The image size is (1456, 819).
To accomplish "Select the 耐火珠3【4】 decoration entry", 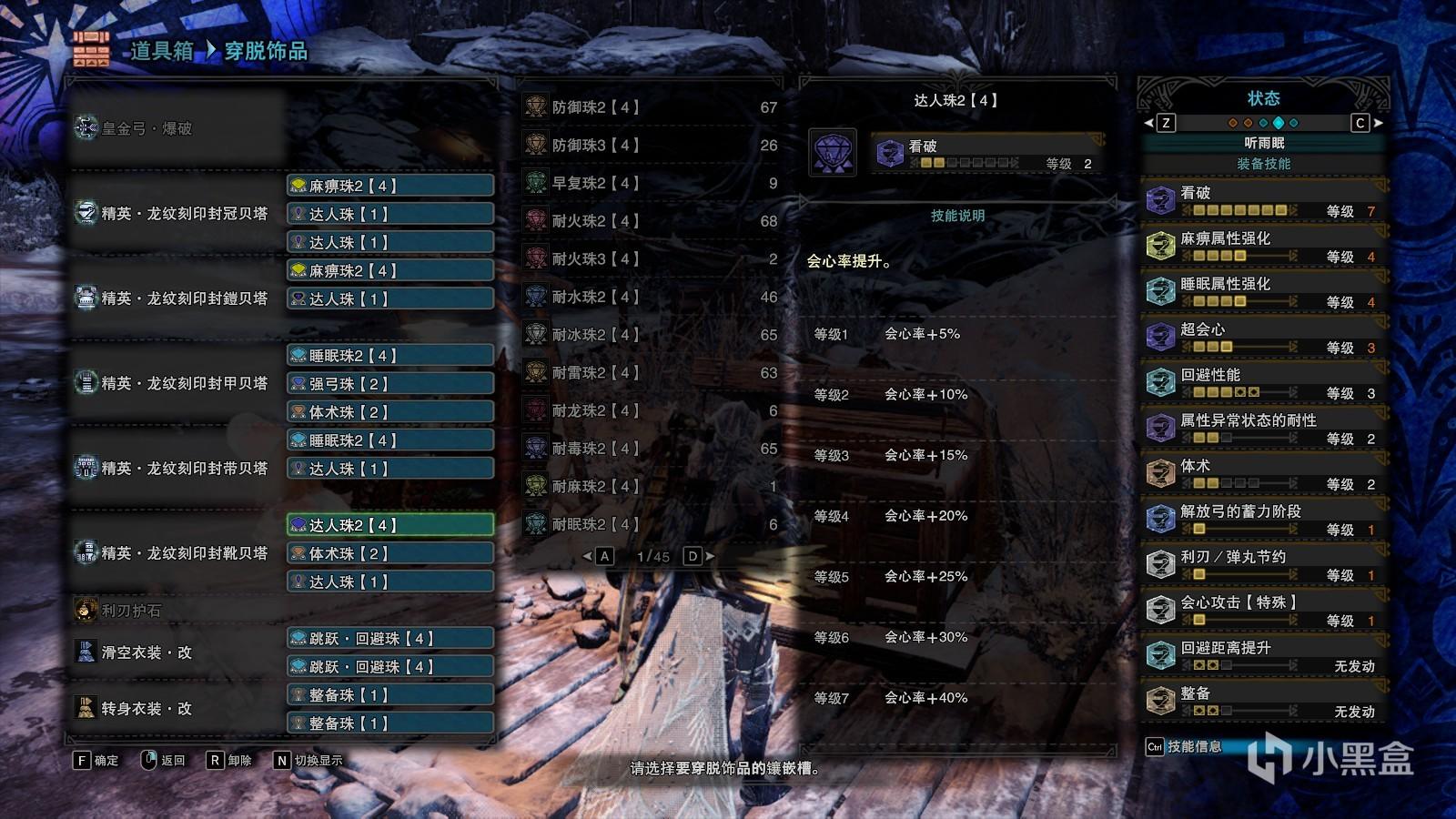I will tap(650, 259).
